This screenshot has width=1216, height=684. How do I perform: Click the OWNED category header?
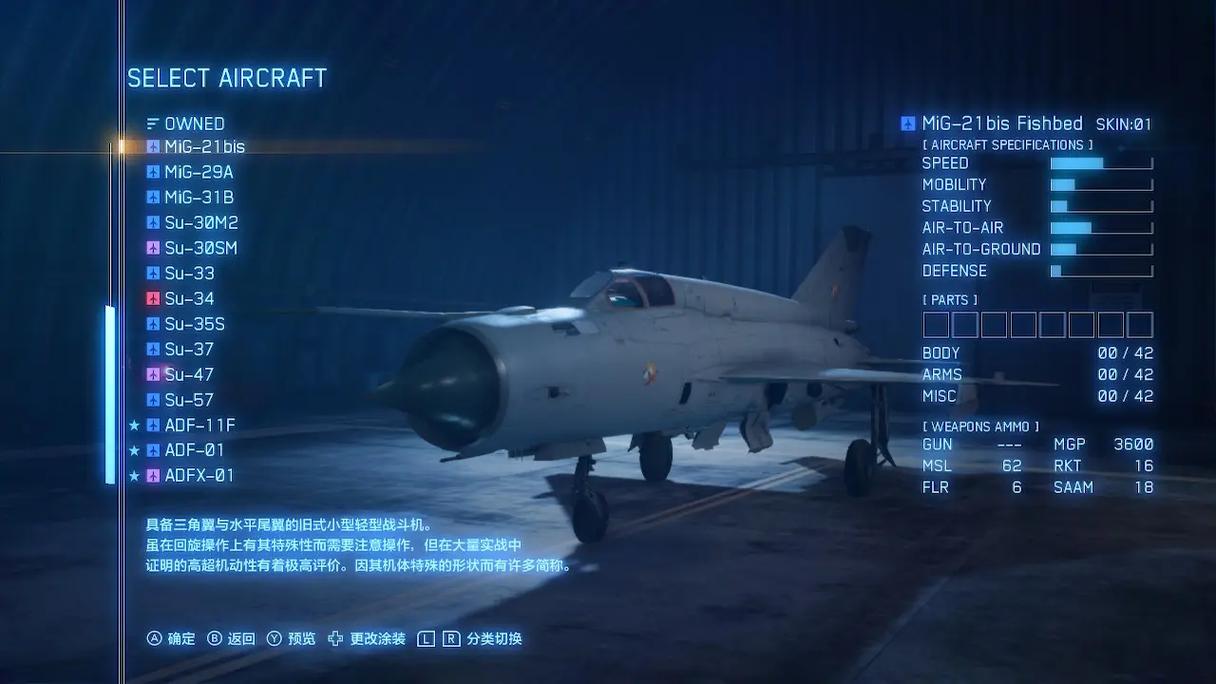point(194,124)
